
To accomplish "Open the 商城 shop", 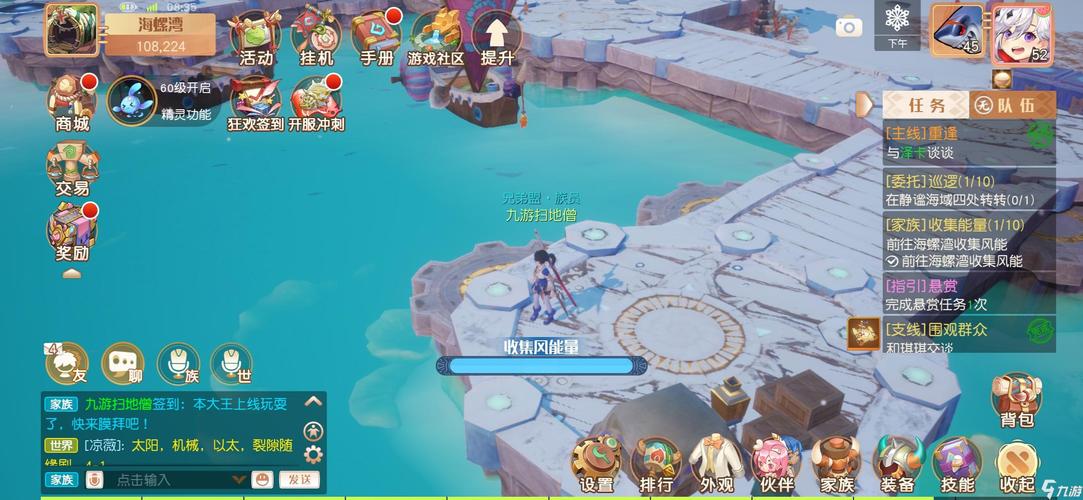I will pyautogui.click(x=72, y=102).
